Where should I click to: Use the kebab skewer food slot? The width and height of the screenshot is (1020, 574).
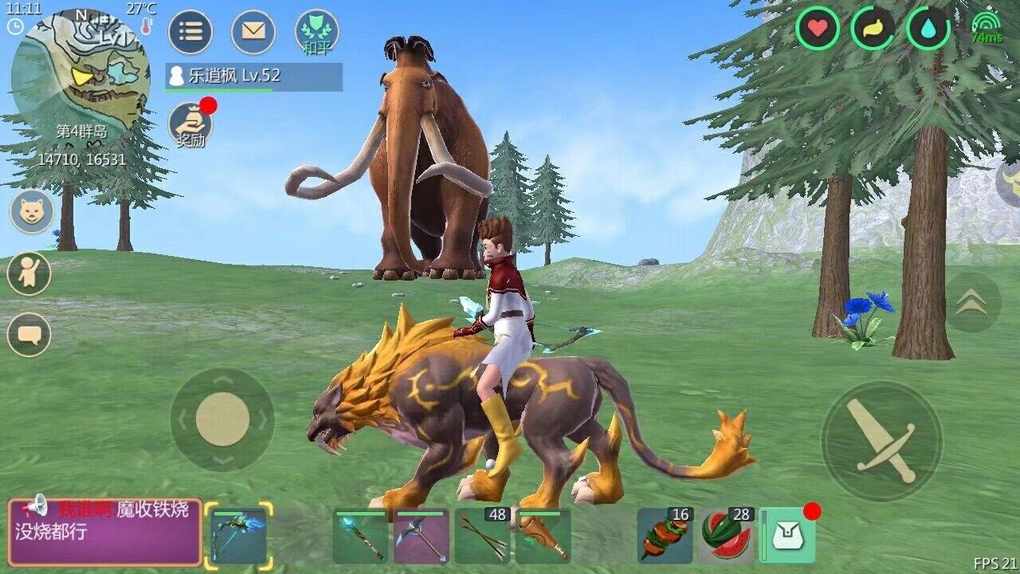pyautogui.click(x=665, y=536)
